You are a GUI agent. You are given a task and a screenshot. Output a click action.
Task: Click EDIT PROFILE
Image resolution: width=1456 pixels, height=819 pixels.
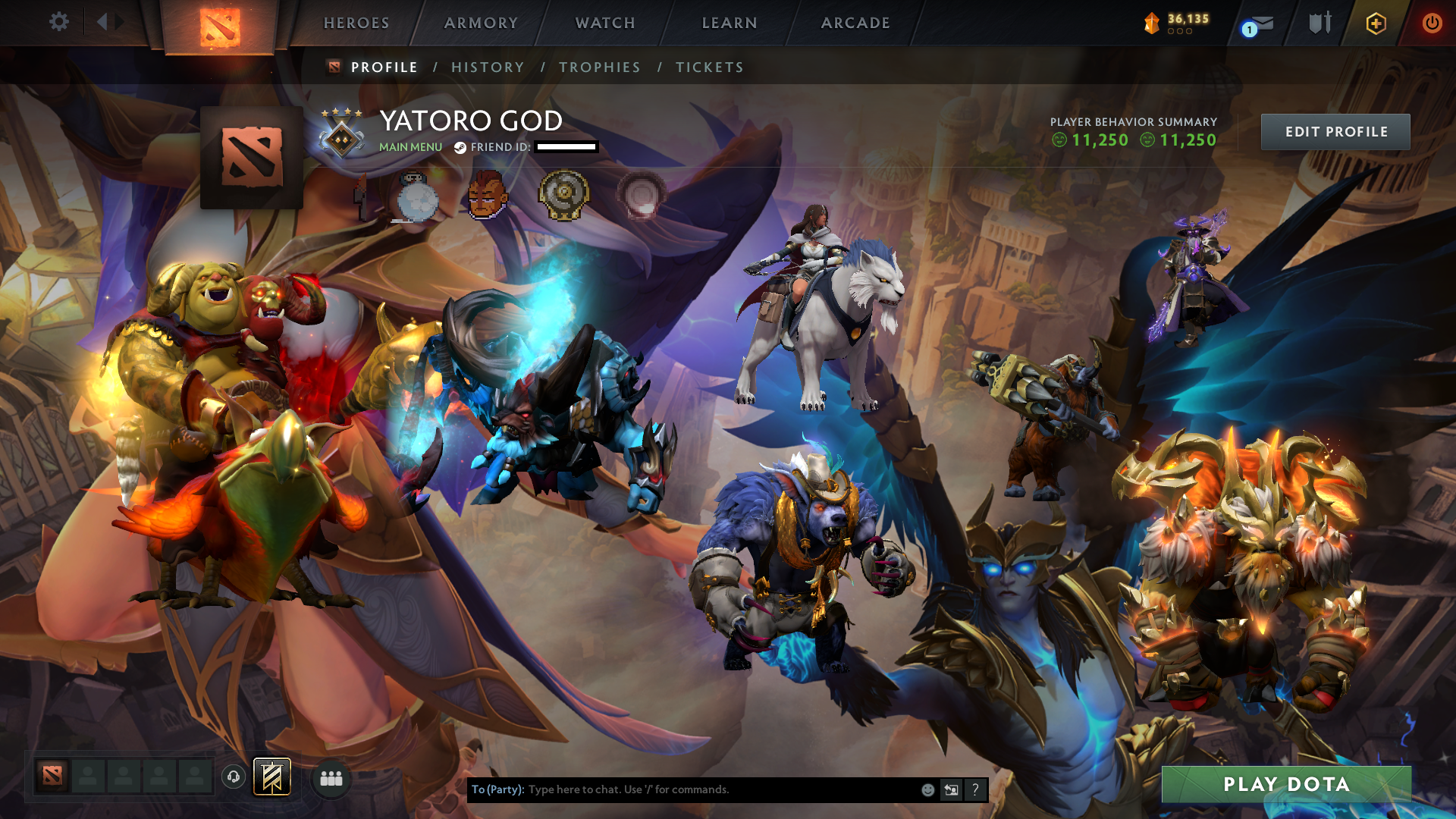[x=1335, y=131]
